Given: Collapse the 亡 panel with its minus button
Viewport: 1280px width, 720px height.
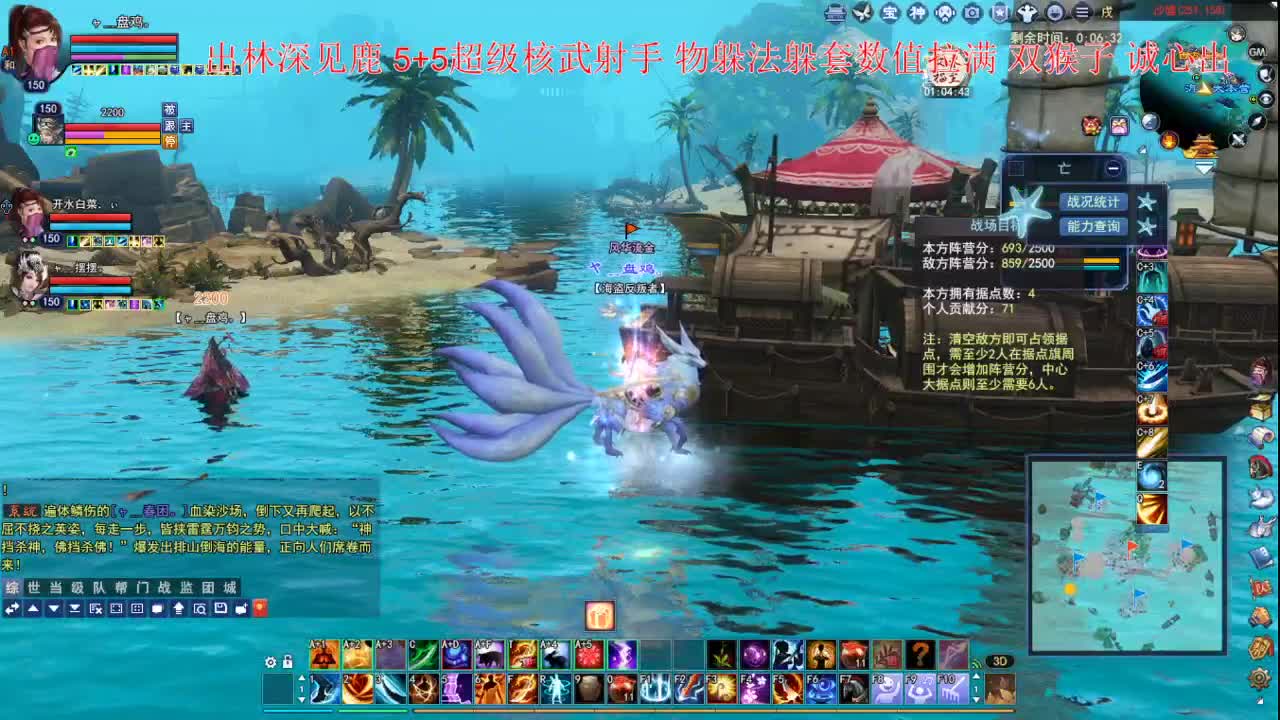Looking at the screenshot, I should (x=1113, y=169).
